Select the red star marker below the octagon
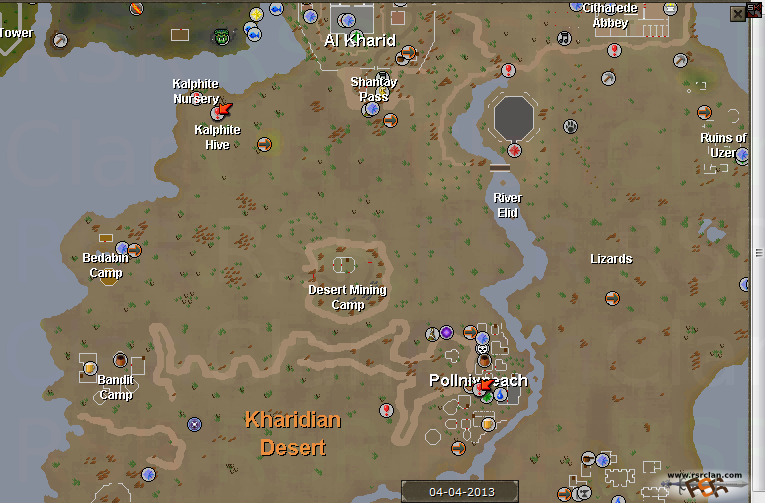The image size is (765, 503). pyautogui.click(x=514, y=151)
